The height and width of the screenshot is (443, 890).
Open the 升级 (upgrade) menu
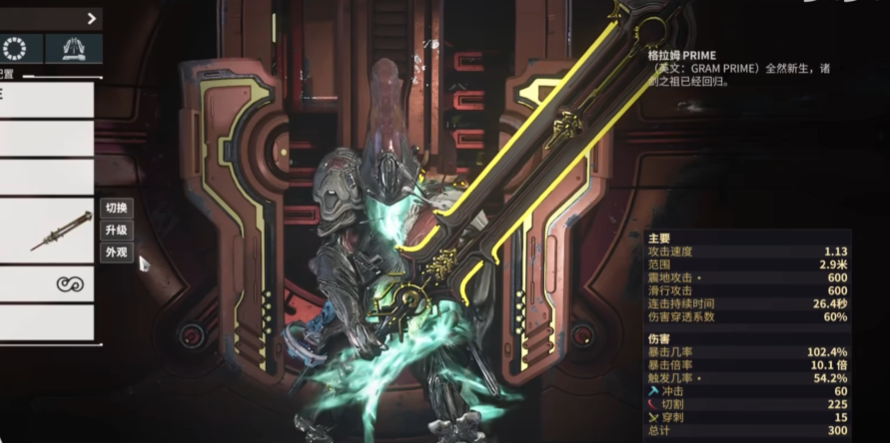pyautogui.click(x=116, y=230)
